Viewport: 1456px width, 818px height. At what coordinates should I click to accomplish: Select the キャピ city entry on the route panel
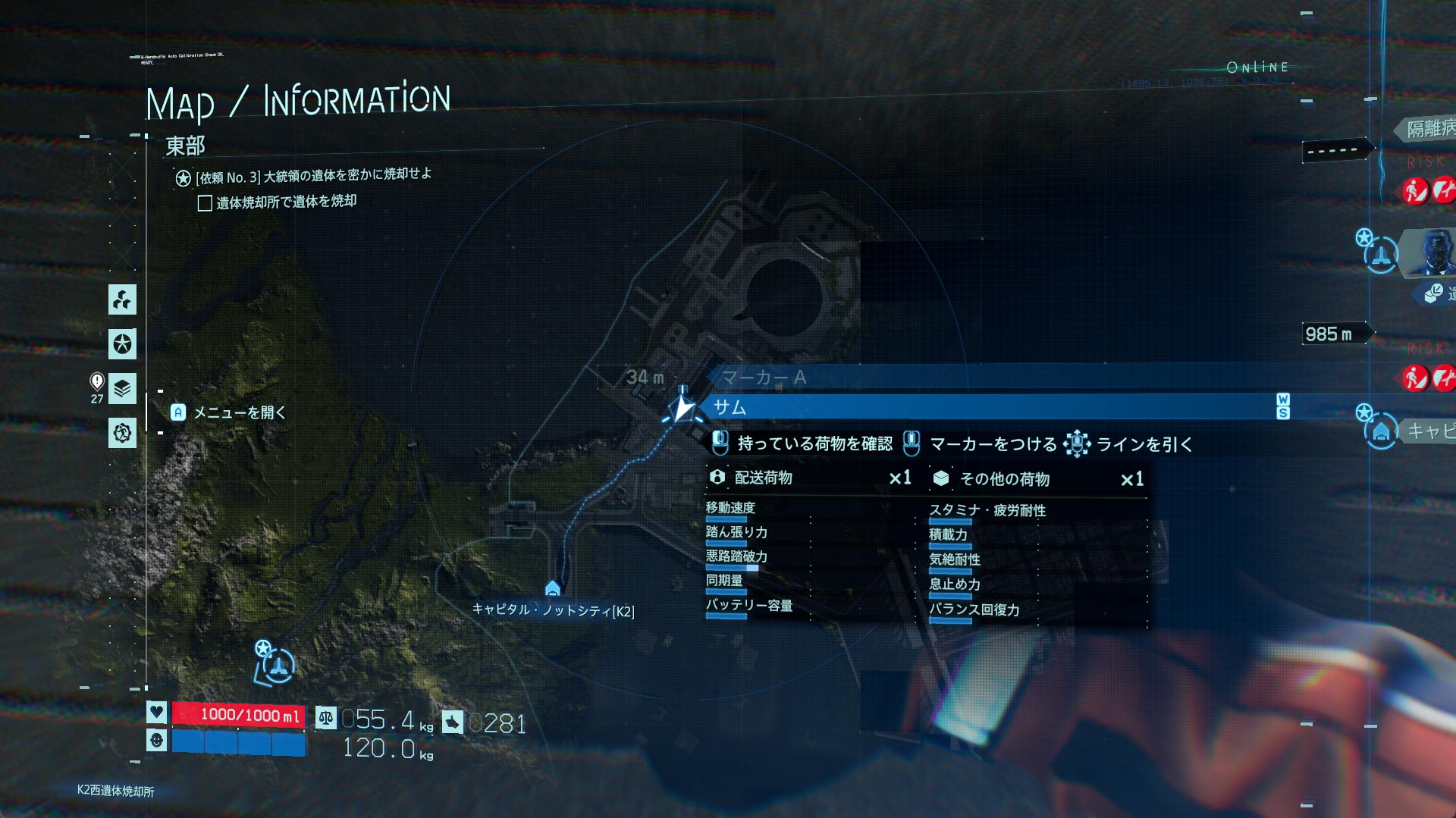tap(1429, 431)
